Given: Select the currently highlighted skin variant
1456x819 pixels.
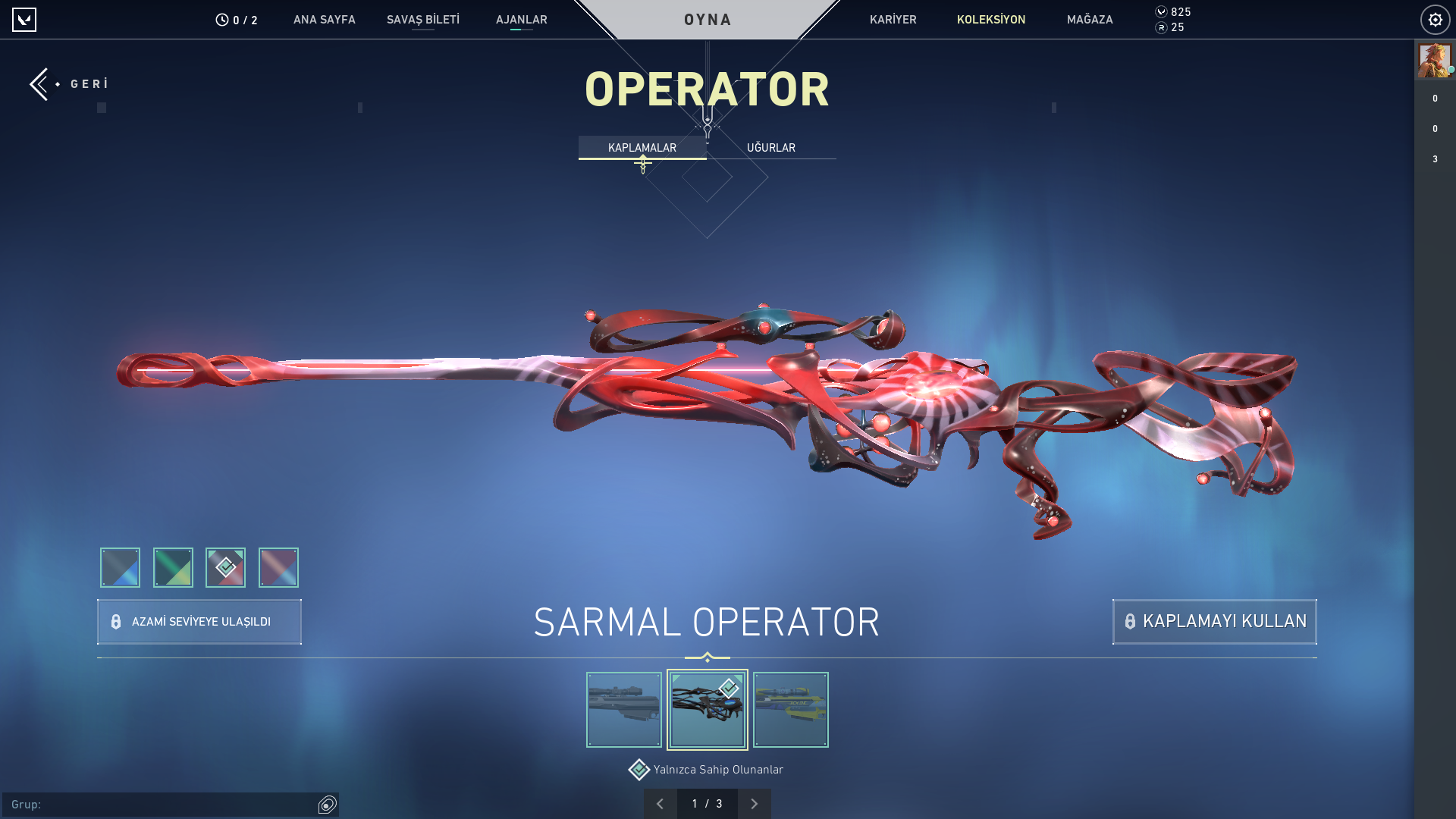Looking at the screenshot, I should pyautogui.click(x=707, y=710).
